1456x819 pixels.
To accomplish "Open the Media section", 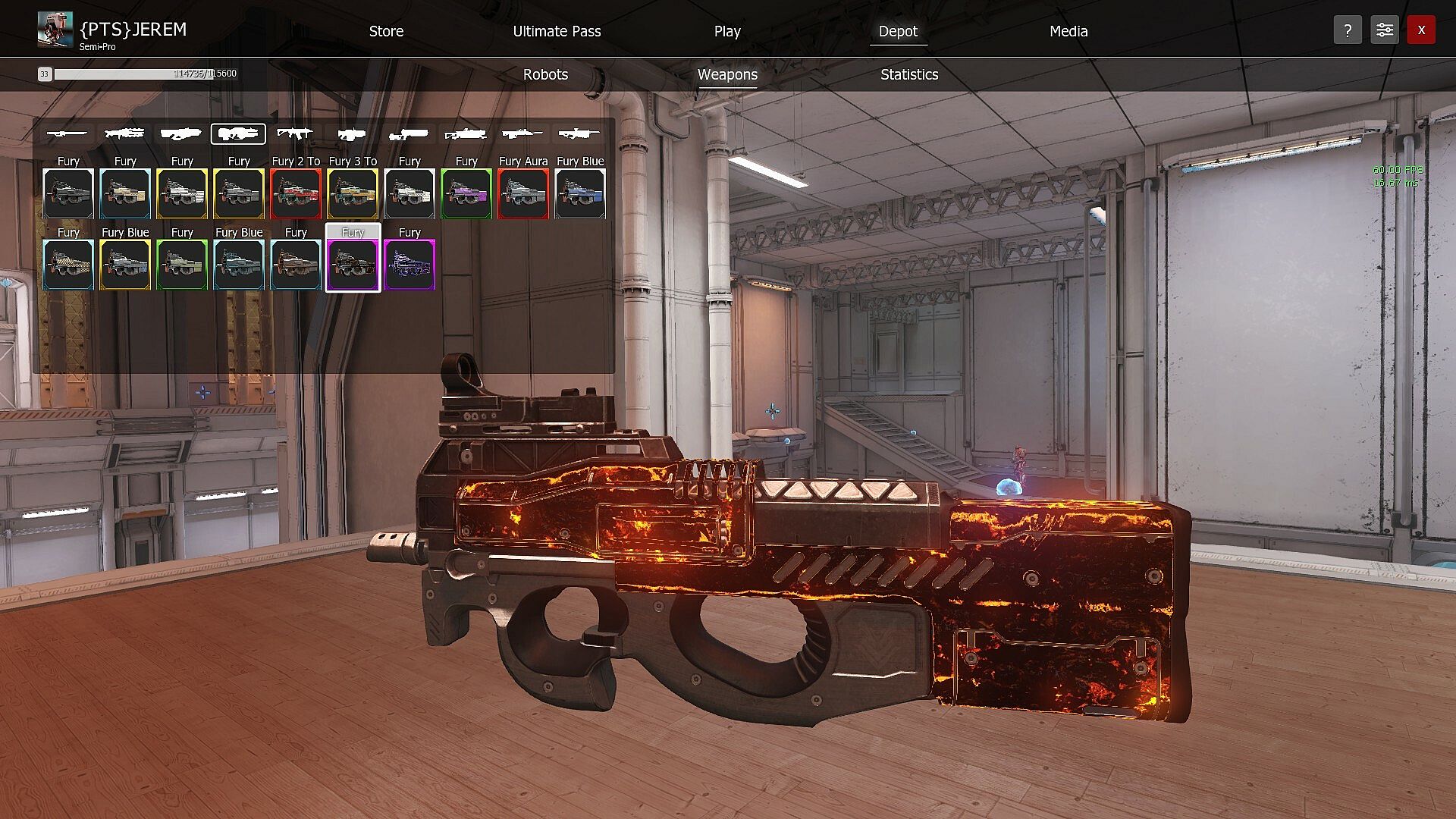I will [1068, 31].
